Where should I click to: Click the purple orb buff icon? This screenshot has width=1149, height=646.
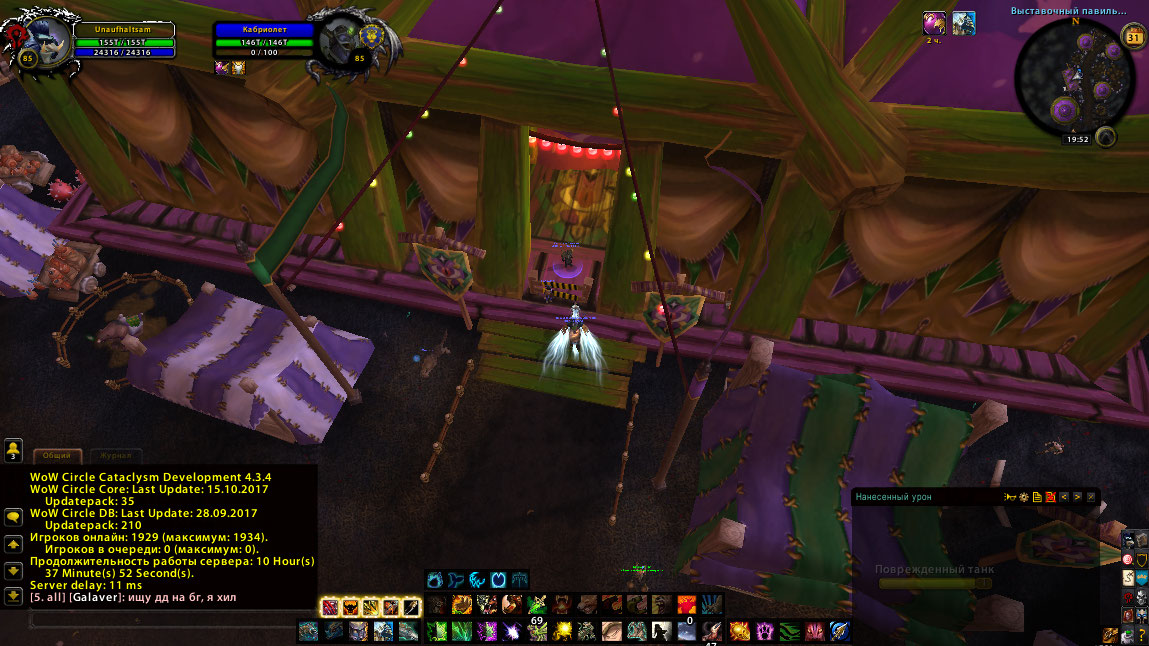point(934,23)
